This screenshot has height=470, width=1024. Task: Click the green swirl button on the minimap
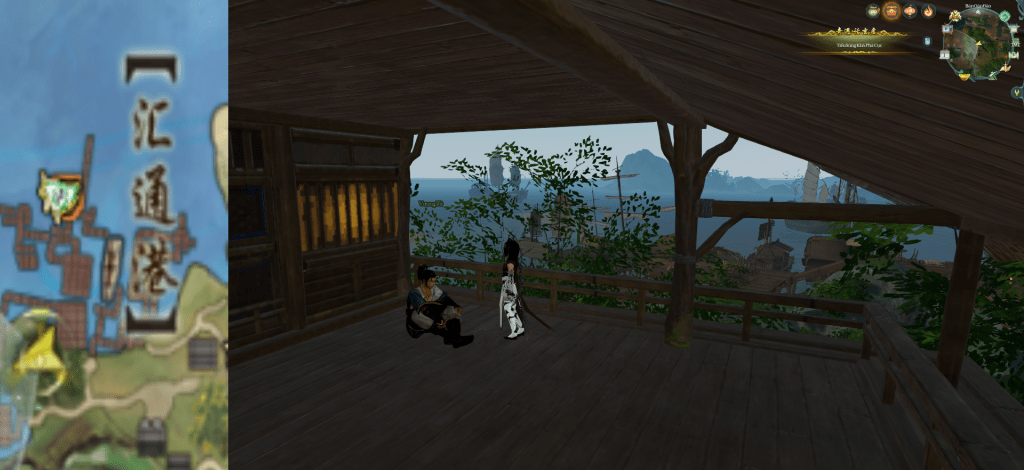1004,16
